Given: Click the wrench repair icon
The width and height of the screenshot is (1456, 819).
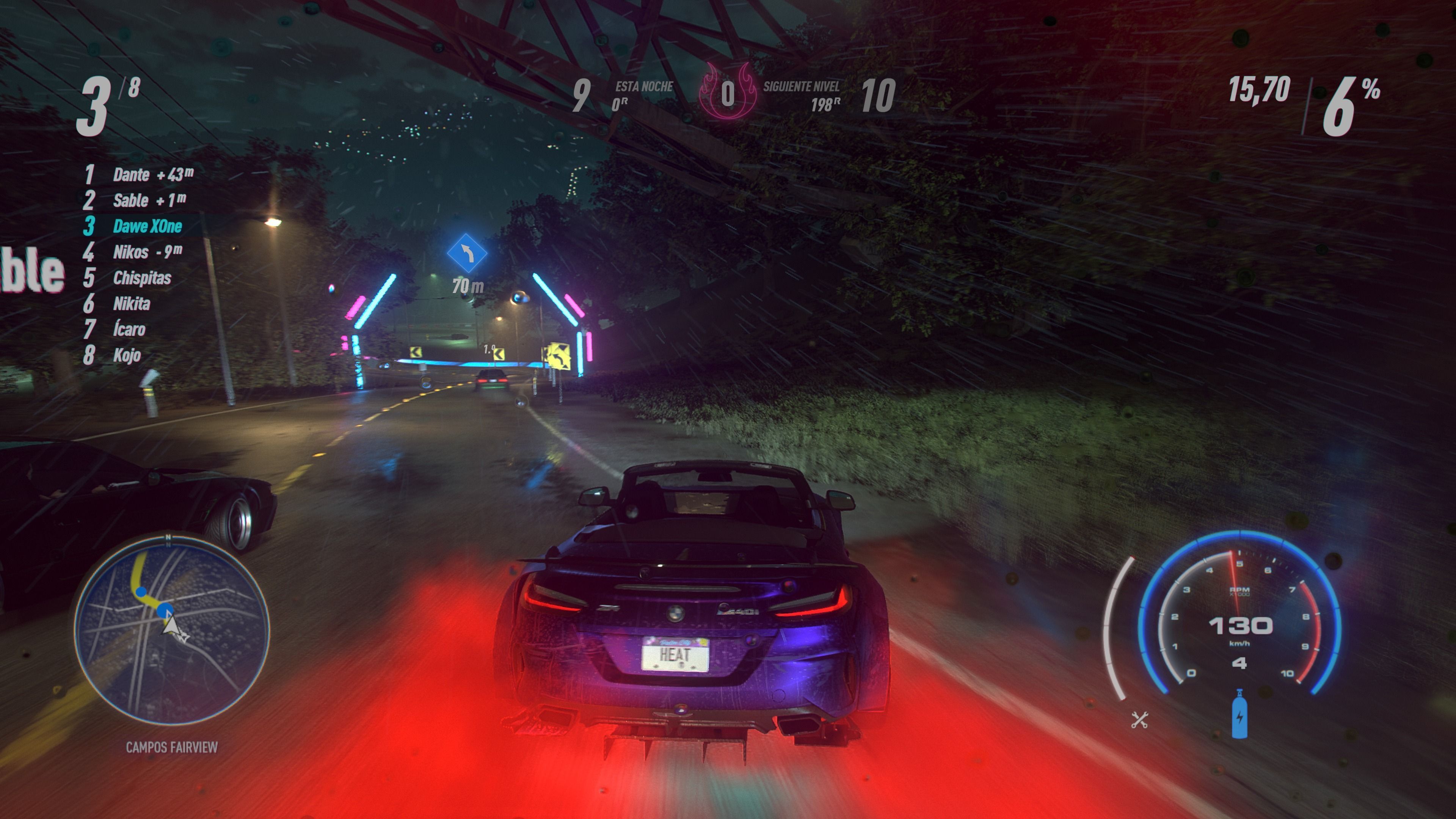Looking at the screenshot, I should click(x=1139, y=720).
